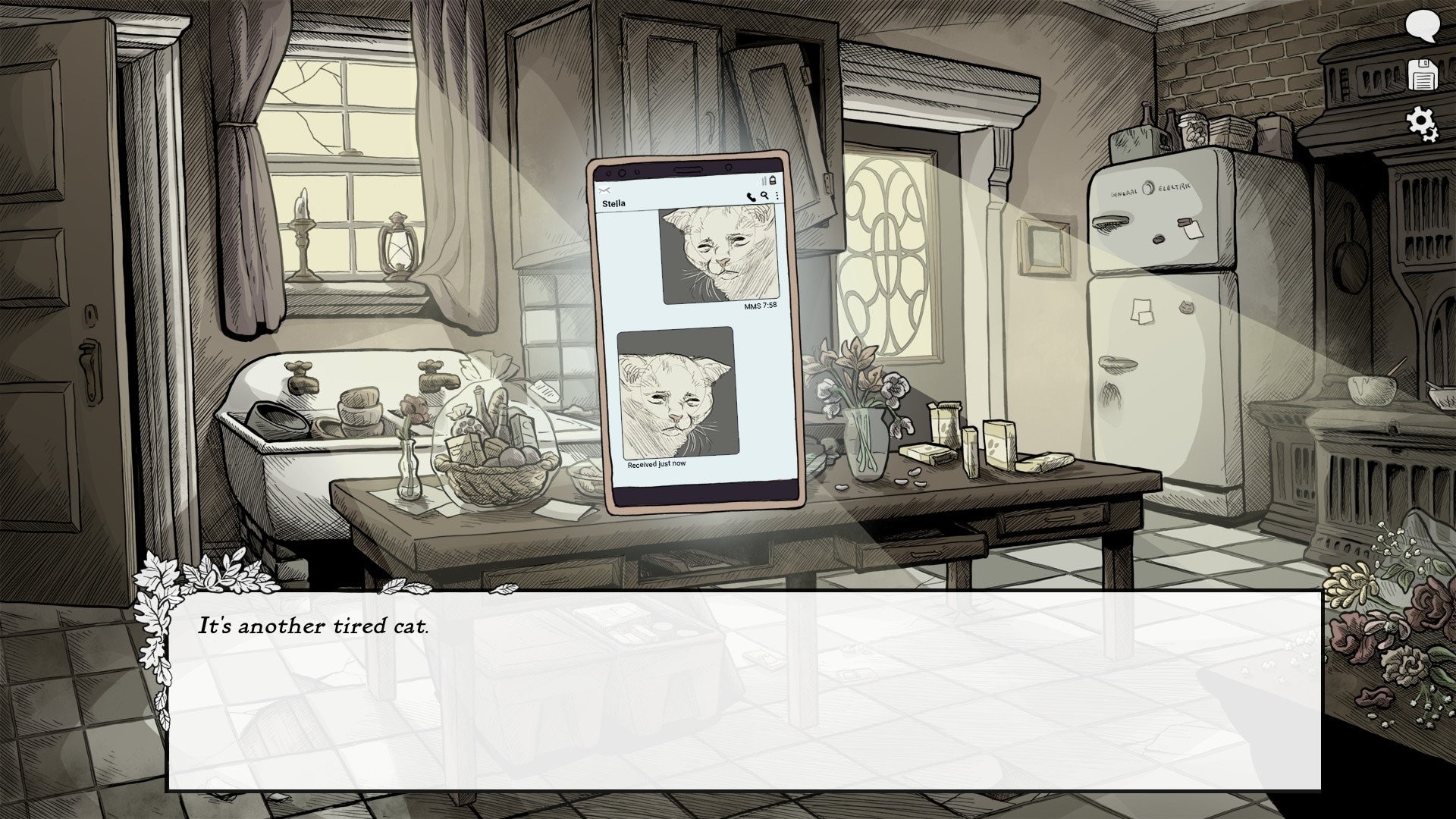View the cat picture marked MMS 7:58
The height and width of the screenshot is (819, 1456).
[x=720, y=254]
